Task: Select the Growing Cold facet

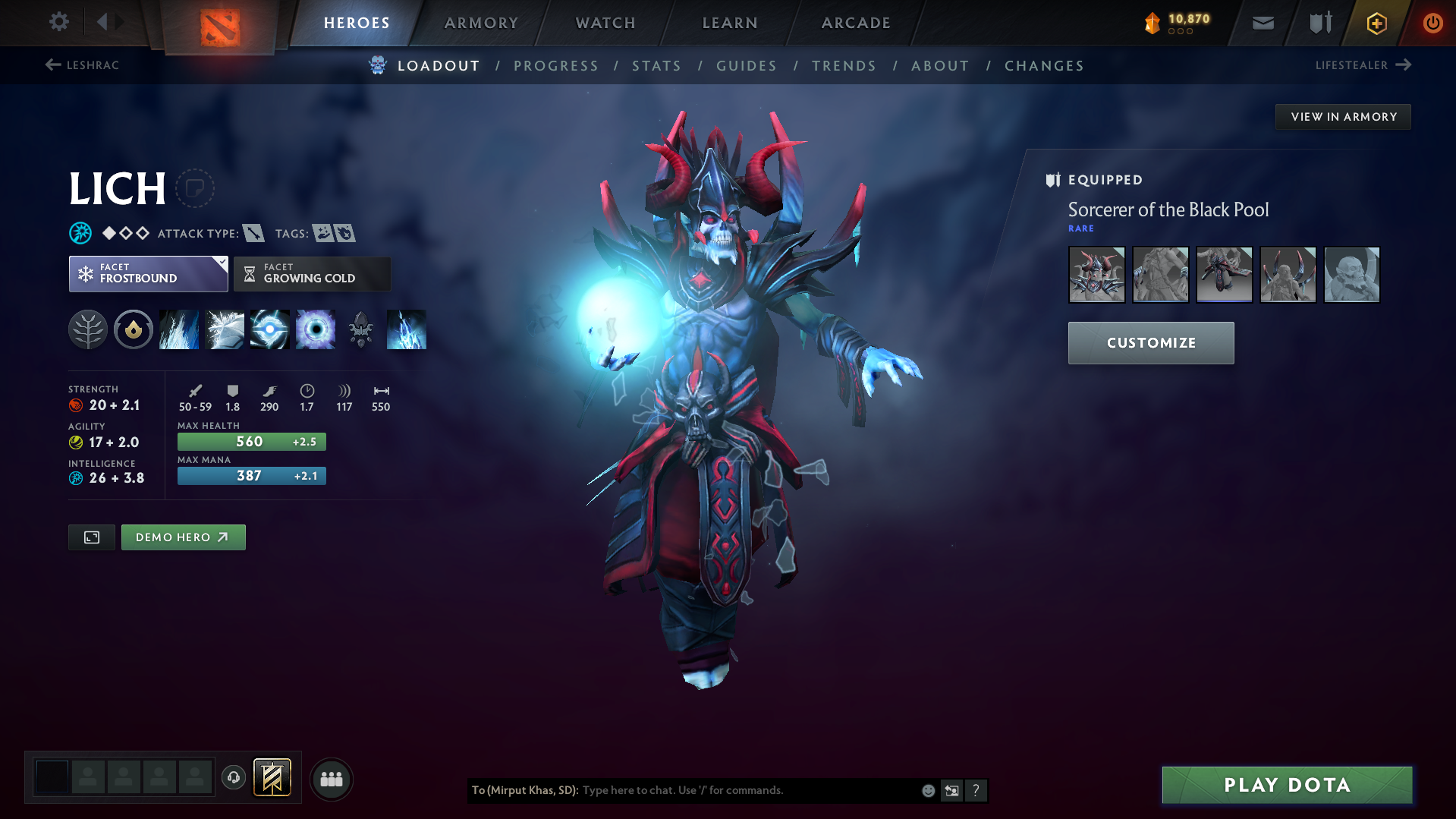Action: (x=312, y=273)
